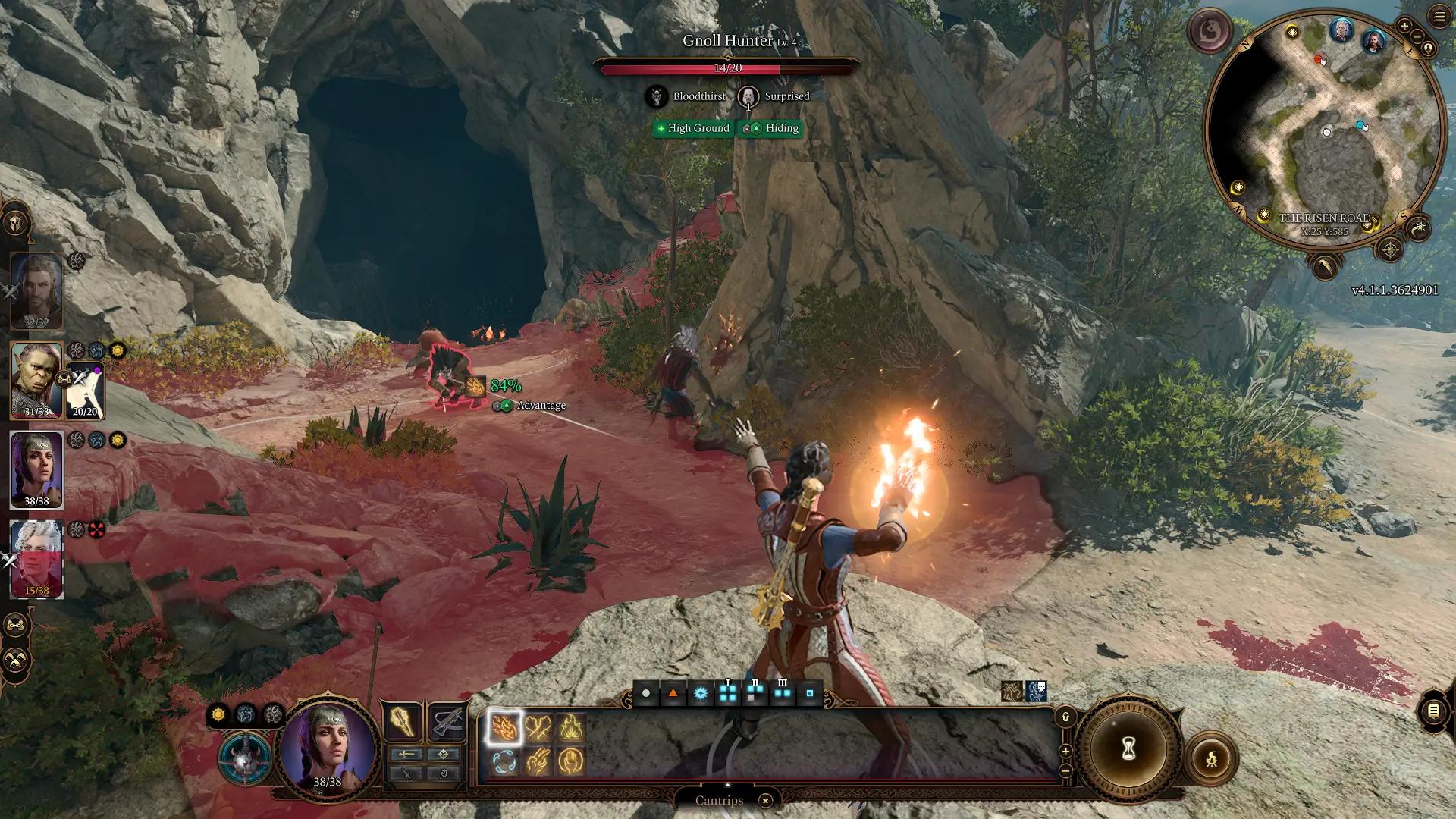Show the orange triangle hotbar filter
The width and height of the screenshot is (1456, 819).
[673, 693]
